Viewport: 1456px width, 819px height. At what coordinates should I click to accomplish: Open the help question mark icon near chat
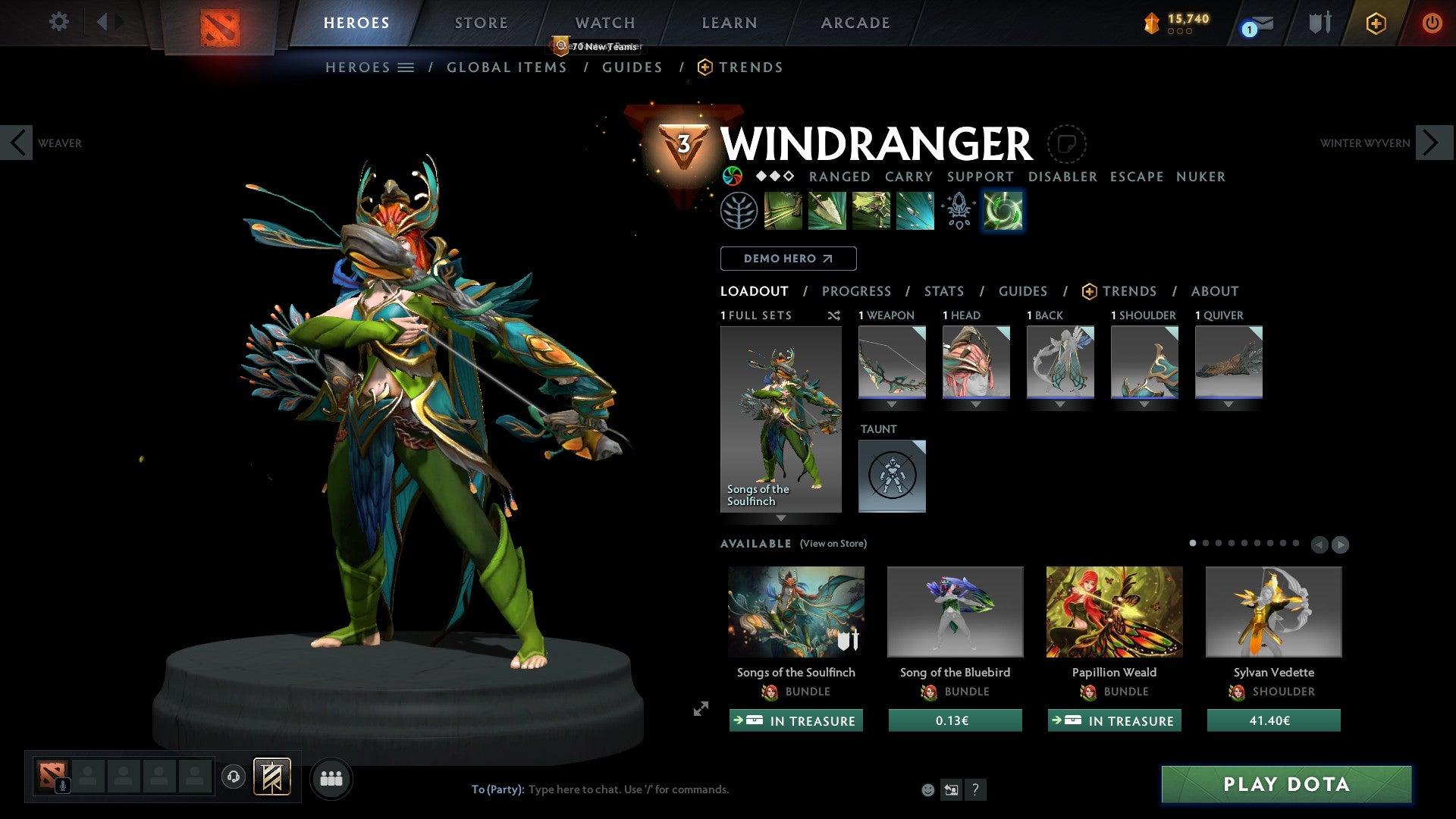pos(975,789)
